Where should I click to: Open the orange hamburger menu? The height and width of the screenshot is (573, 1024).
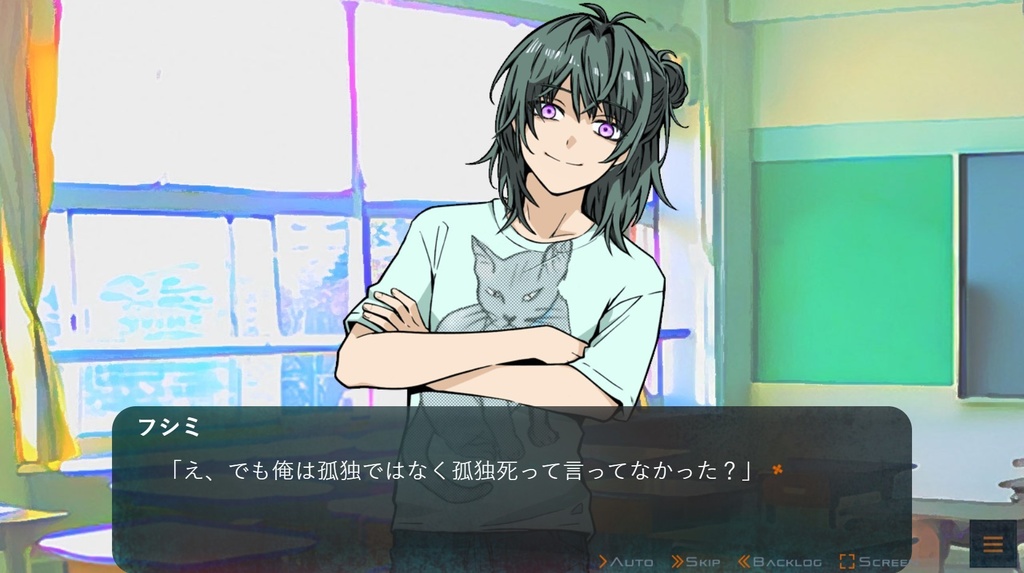[x=993, y=544]
